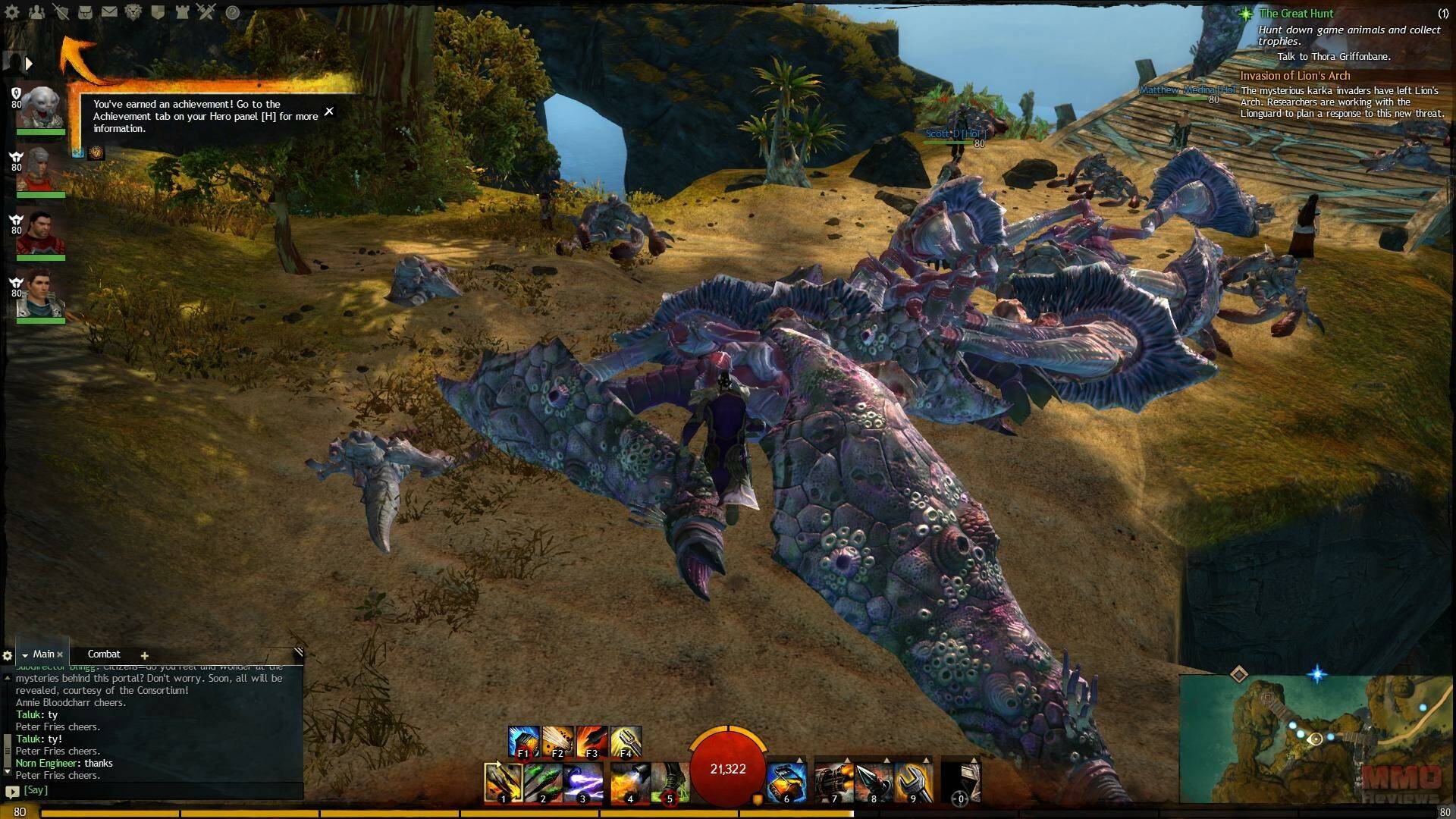Use the wrench utility skill in slot 9
Screen dimensions: 1456x819
tap(913, 783)
